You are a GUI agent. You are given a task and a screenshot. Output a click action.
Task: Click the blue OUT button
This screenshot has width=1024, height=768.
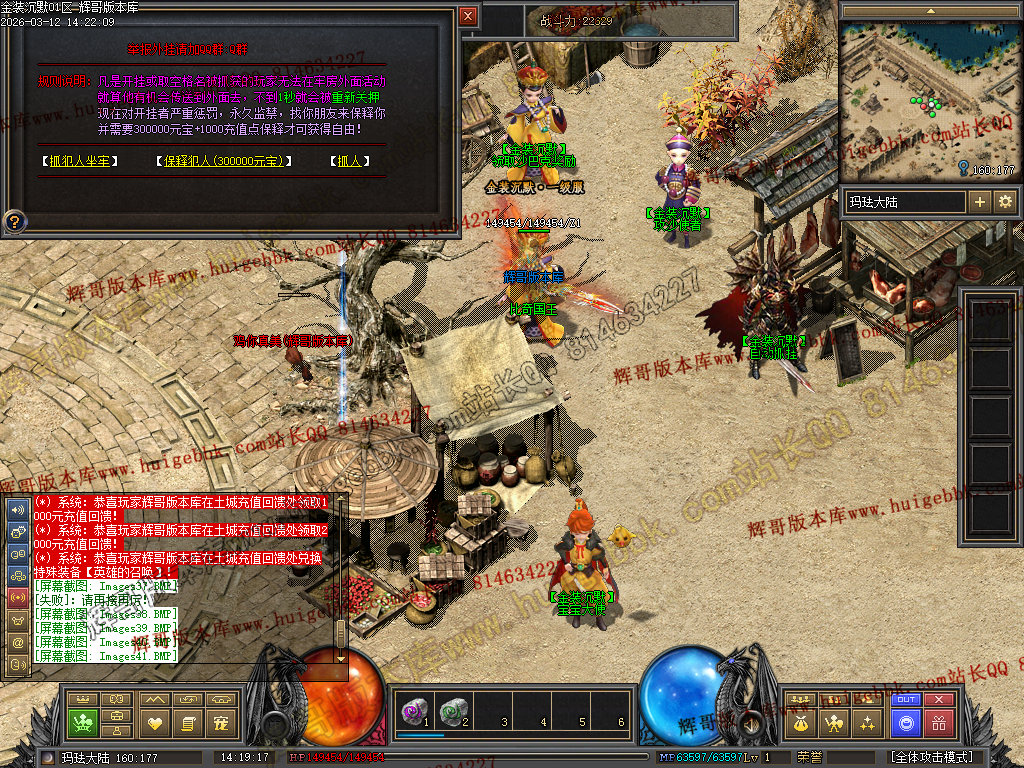(906, 700)
